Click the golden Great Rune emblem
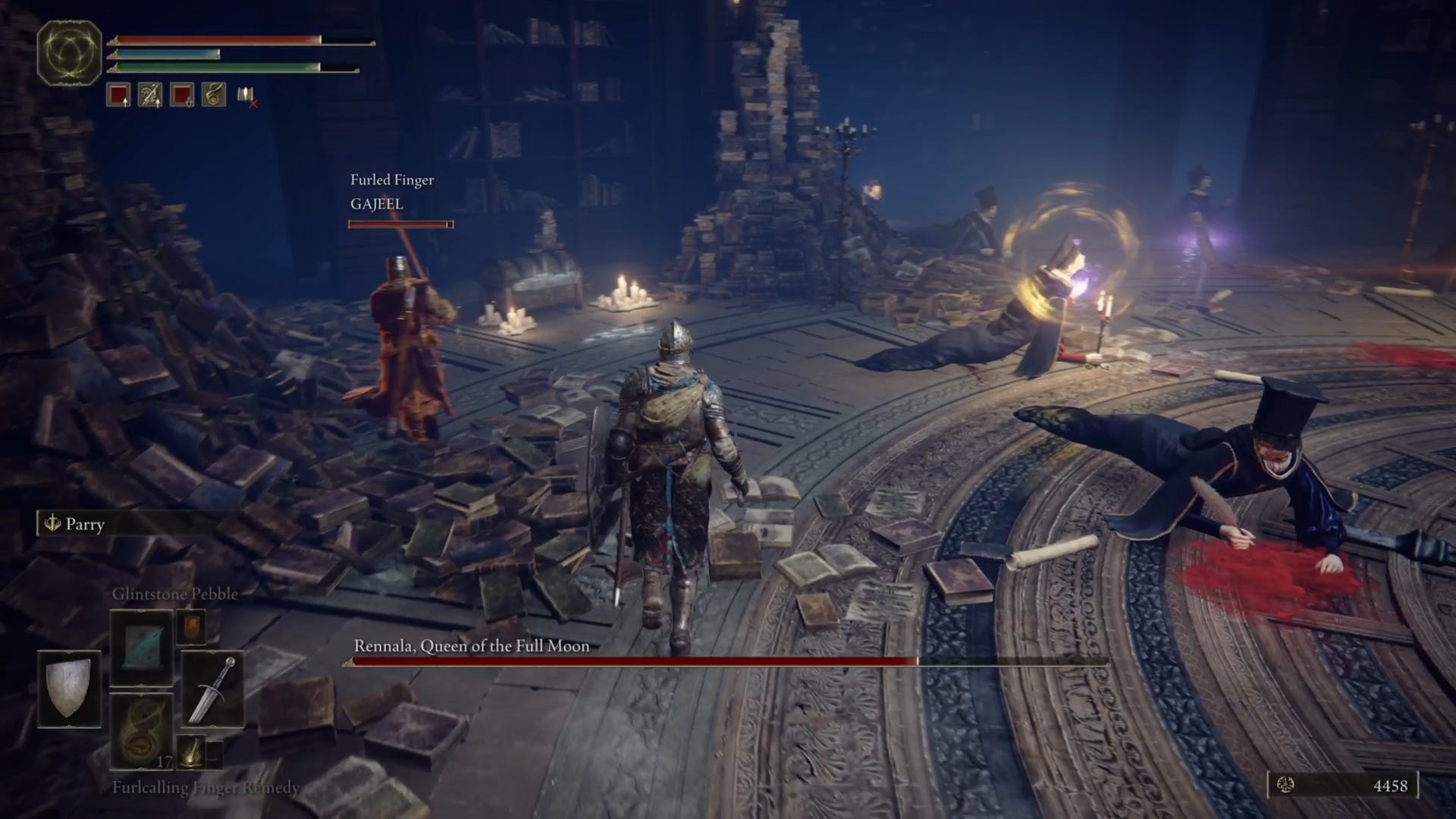 69,52
